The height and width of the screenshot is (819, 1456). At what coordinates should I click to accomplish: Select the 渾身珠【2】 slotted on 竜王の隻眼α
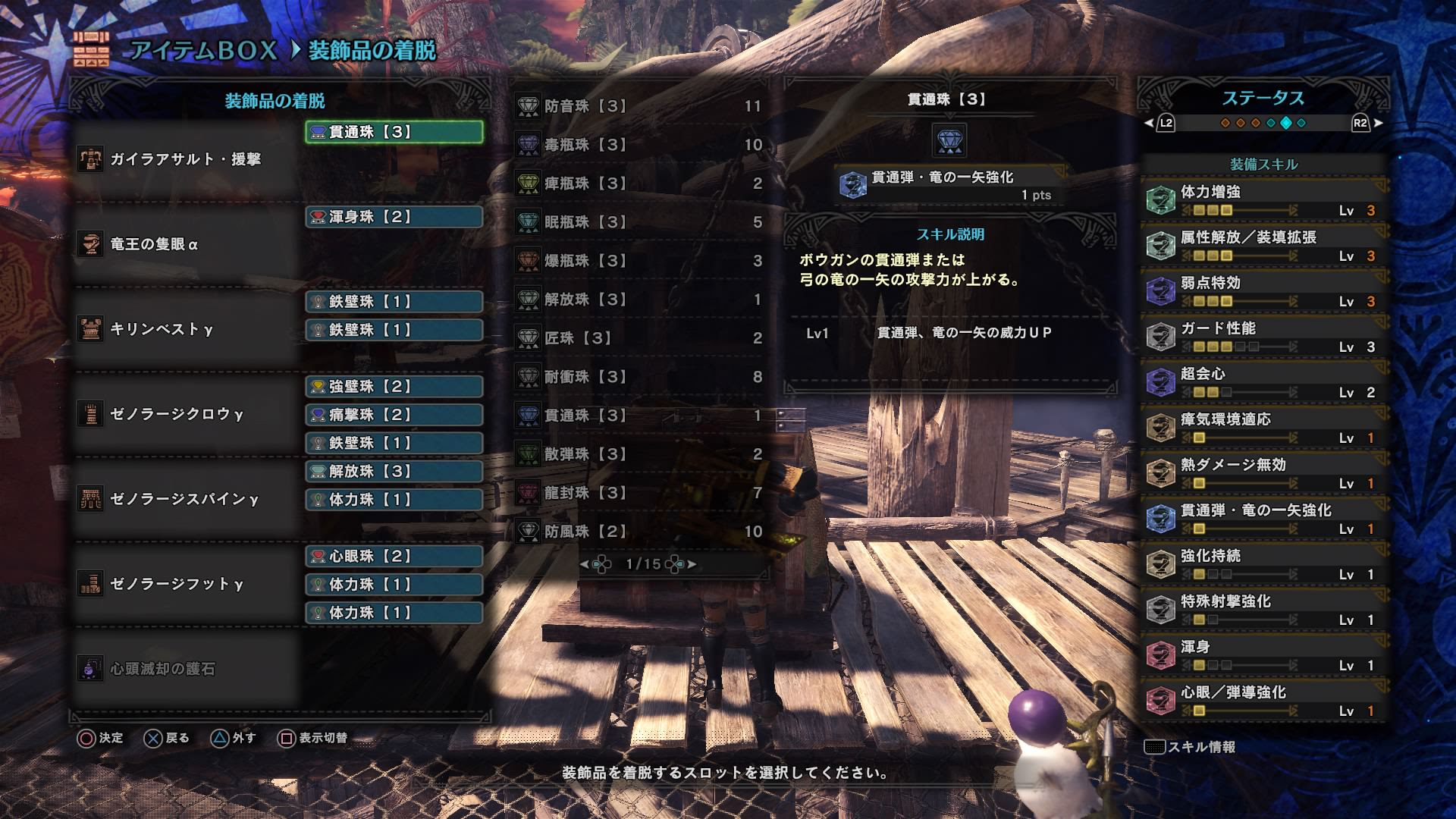tap(394, 216)
